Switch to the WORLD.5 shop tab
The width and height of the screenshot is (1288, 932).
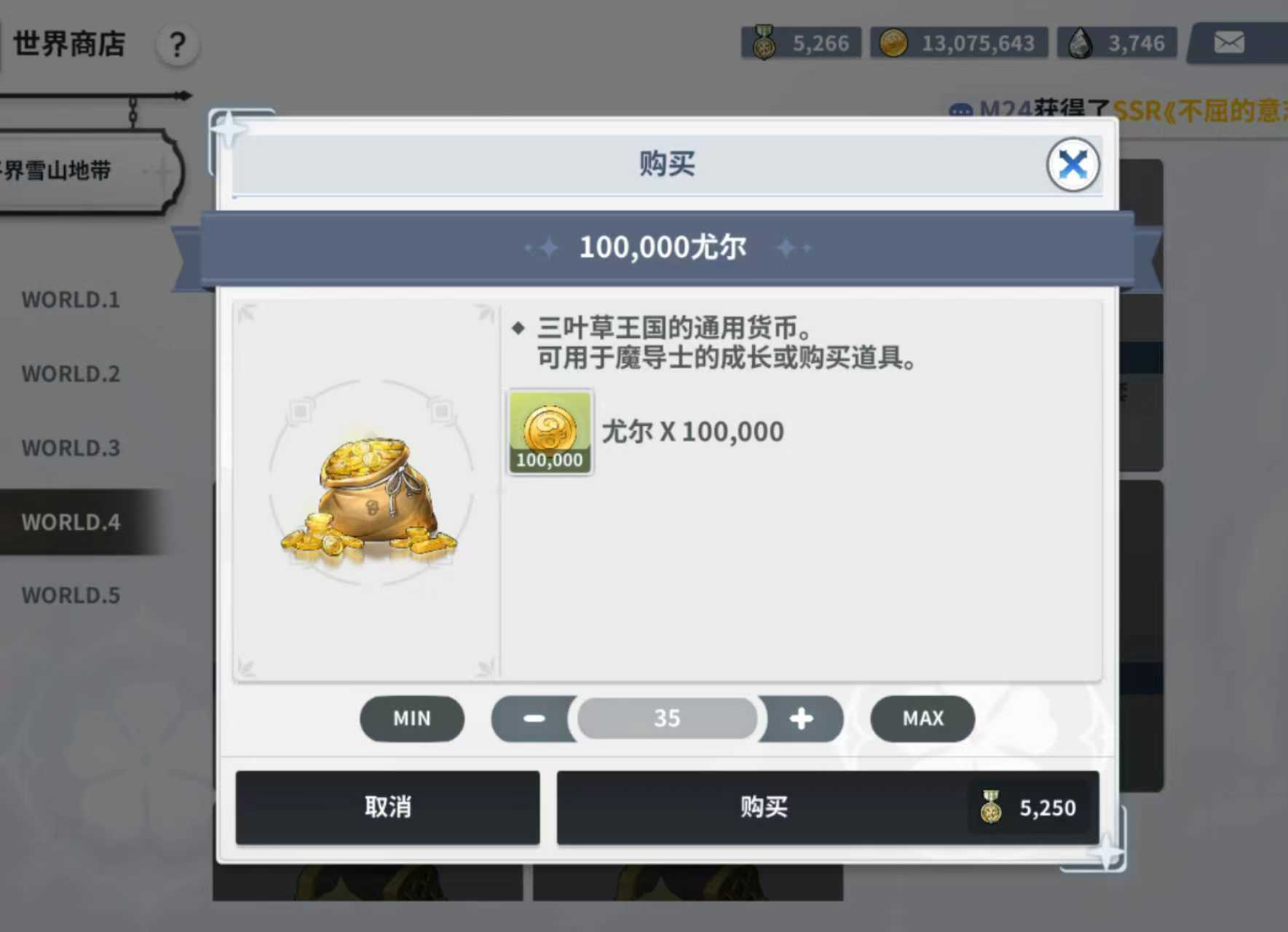(70, 596)
